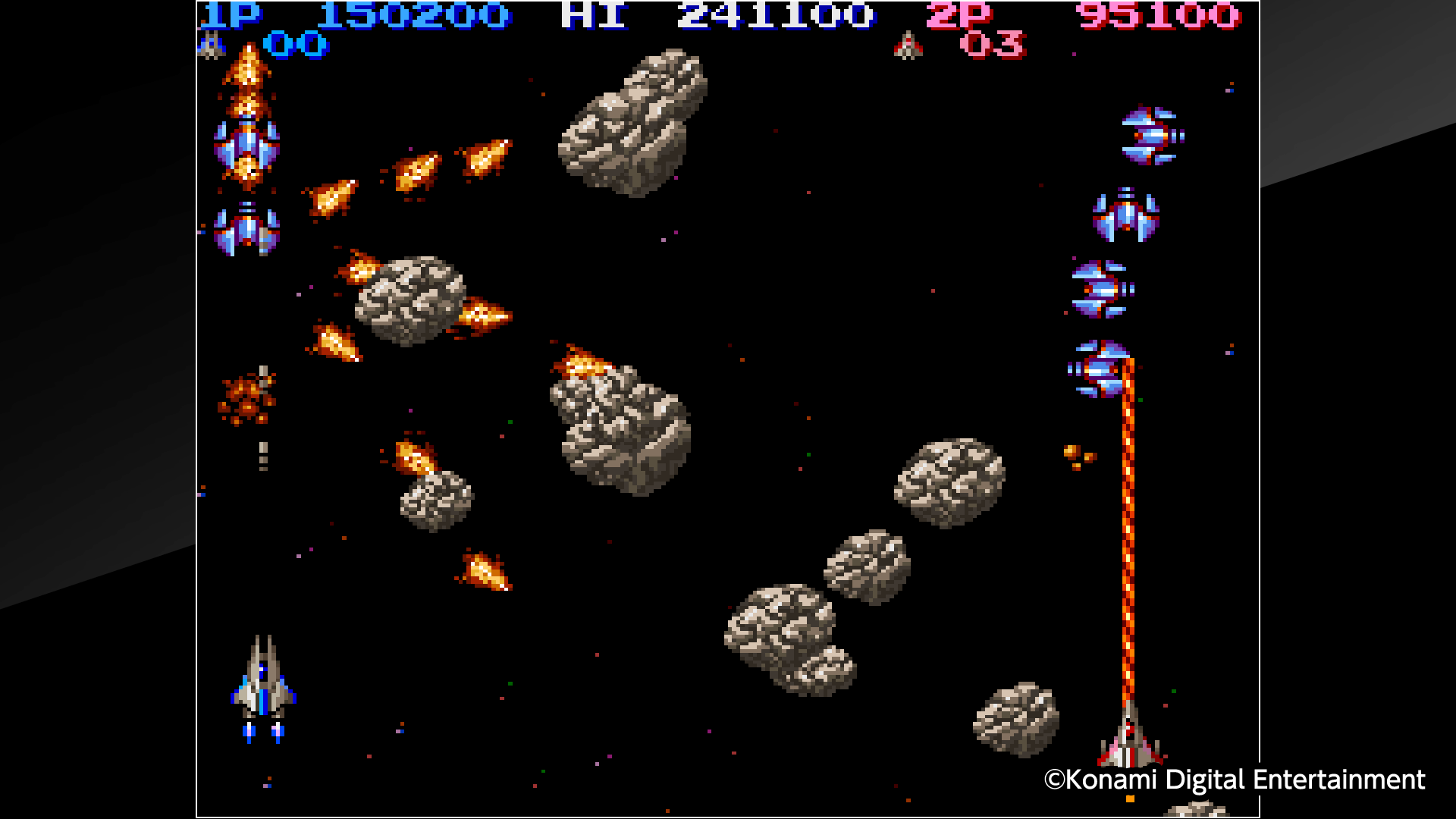The height and width of the screenshot is (819, 1456).
Task: Click the diagonal fireball near top left
Action: click(334, 197)
